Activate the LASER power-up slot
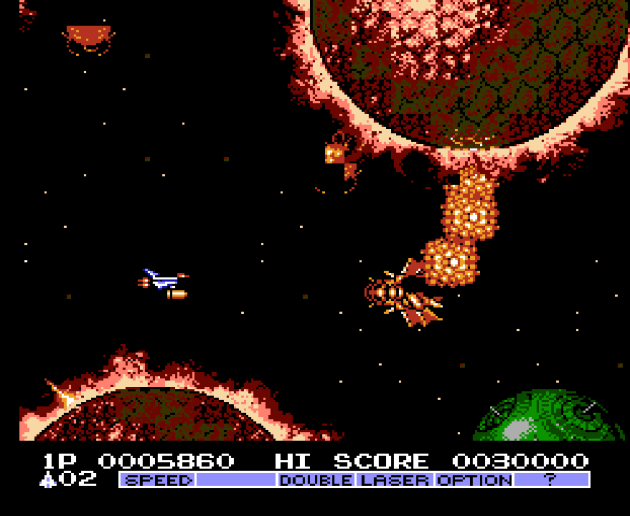 pyautogui.click(x=395, y=480)
